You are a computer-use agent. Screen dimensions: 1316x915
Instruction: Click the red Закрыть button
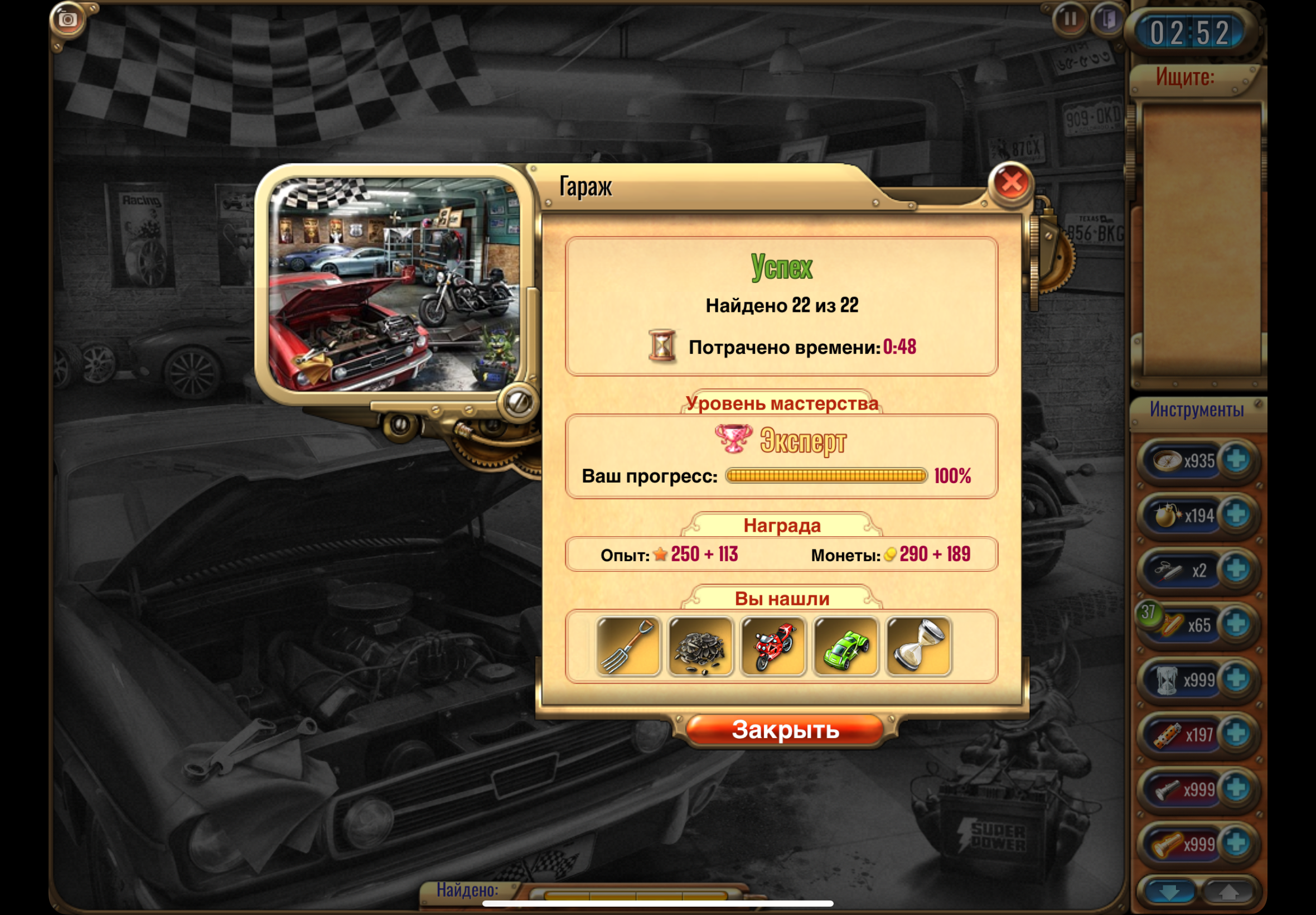coord(785,730)
